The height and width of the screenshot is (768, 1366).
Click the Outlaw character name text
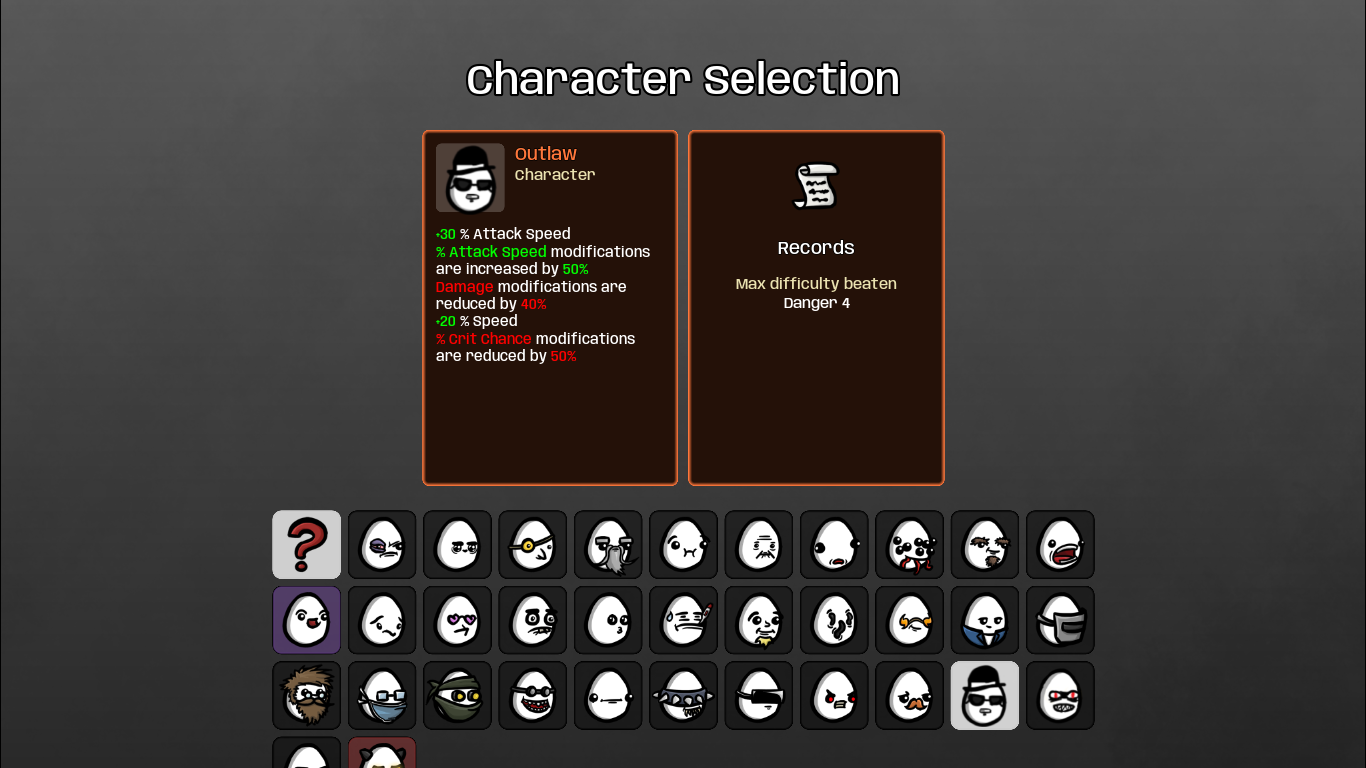pos(545,154)
